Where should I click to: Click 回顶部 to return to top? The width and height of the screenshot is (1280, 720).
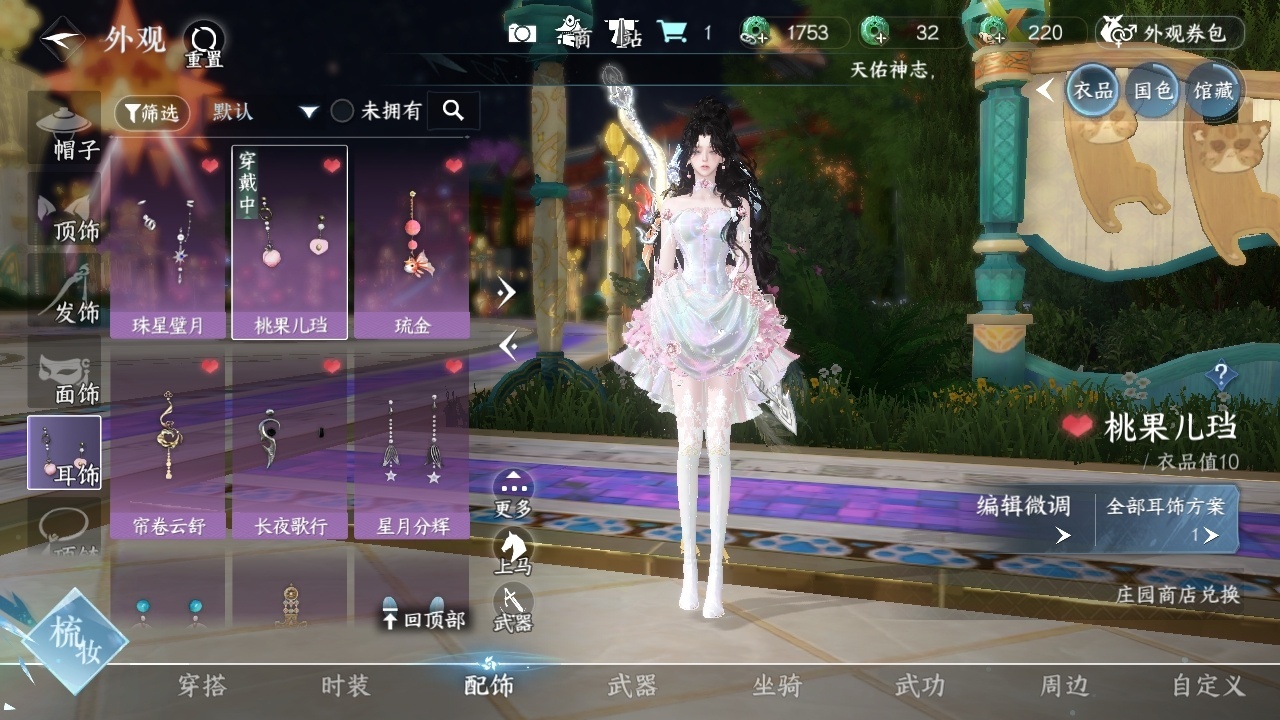[x=424, y=619]
